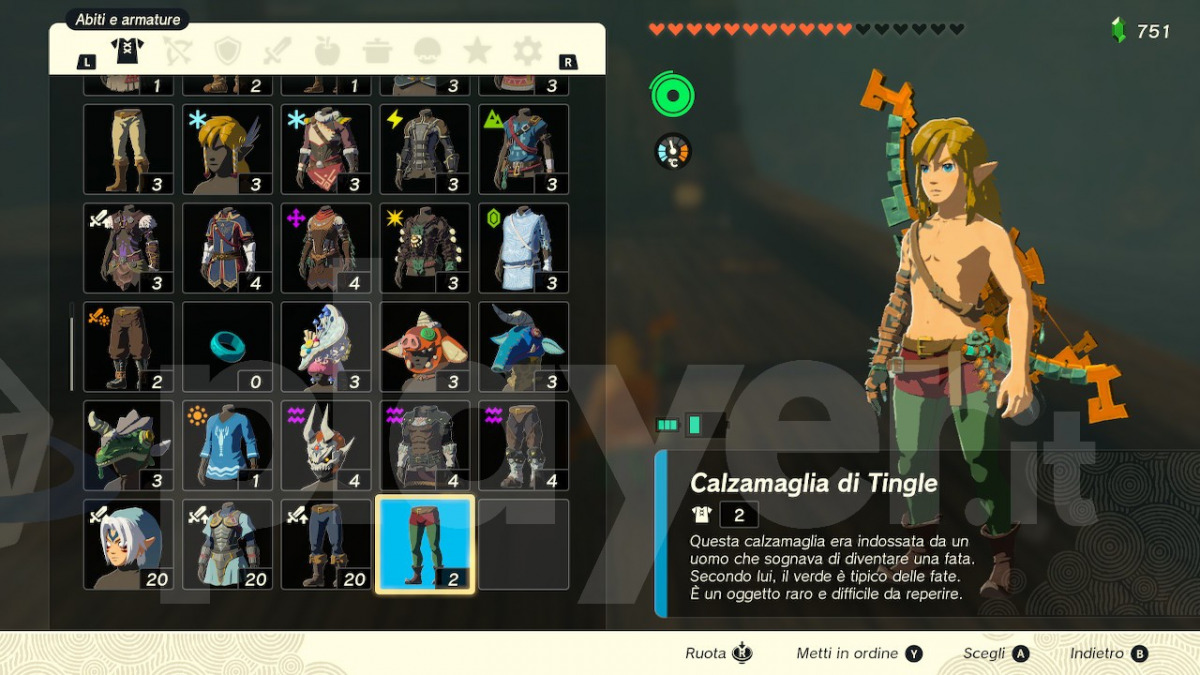Screen dimensions: 1200x675
Task: Select the teal ring armor slot
Action: point(227,347)
